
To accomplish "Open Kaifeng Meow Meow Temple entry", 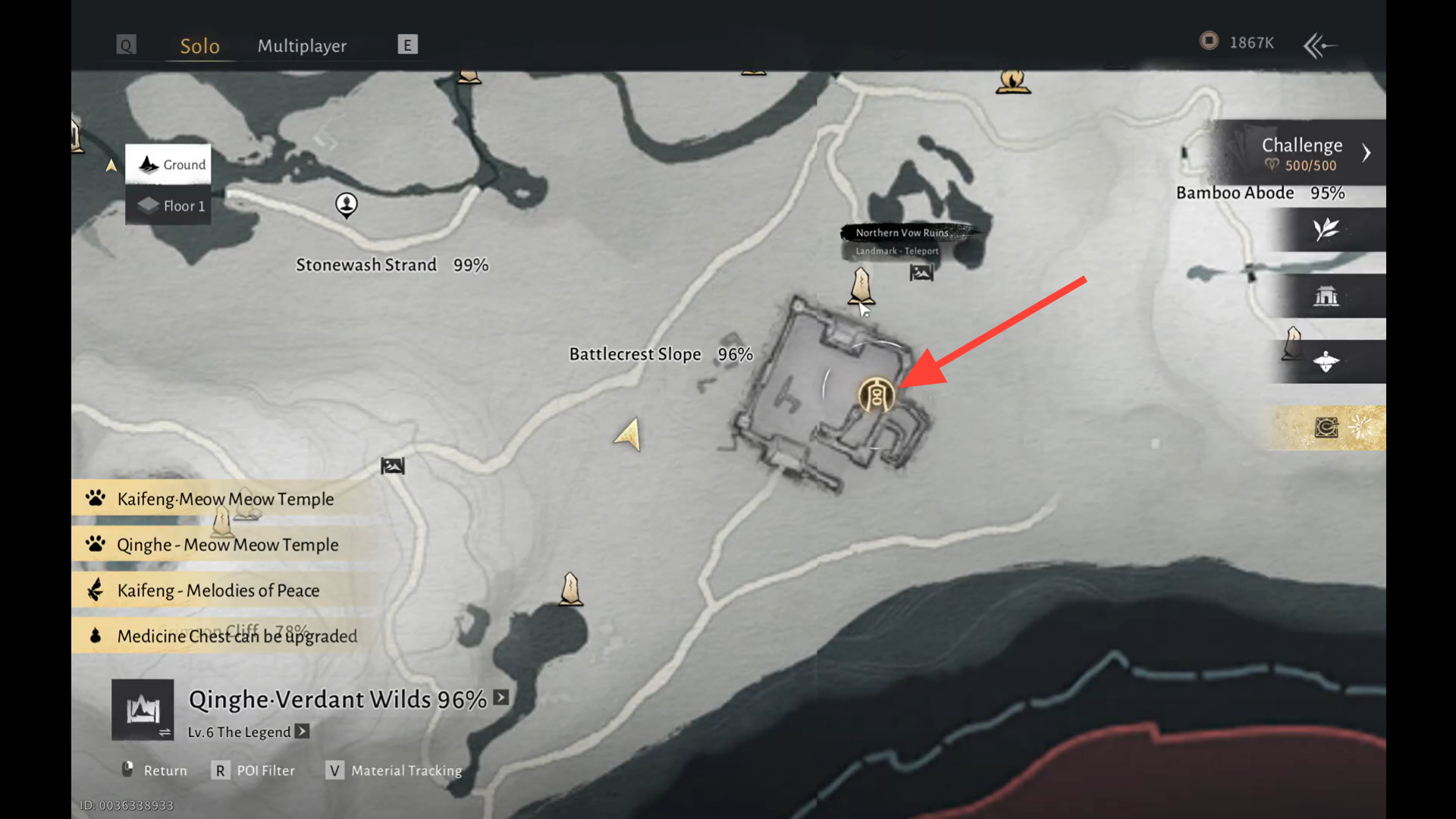I will (224, 499).
